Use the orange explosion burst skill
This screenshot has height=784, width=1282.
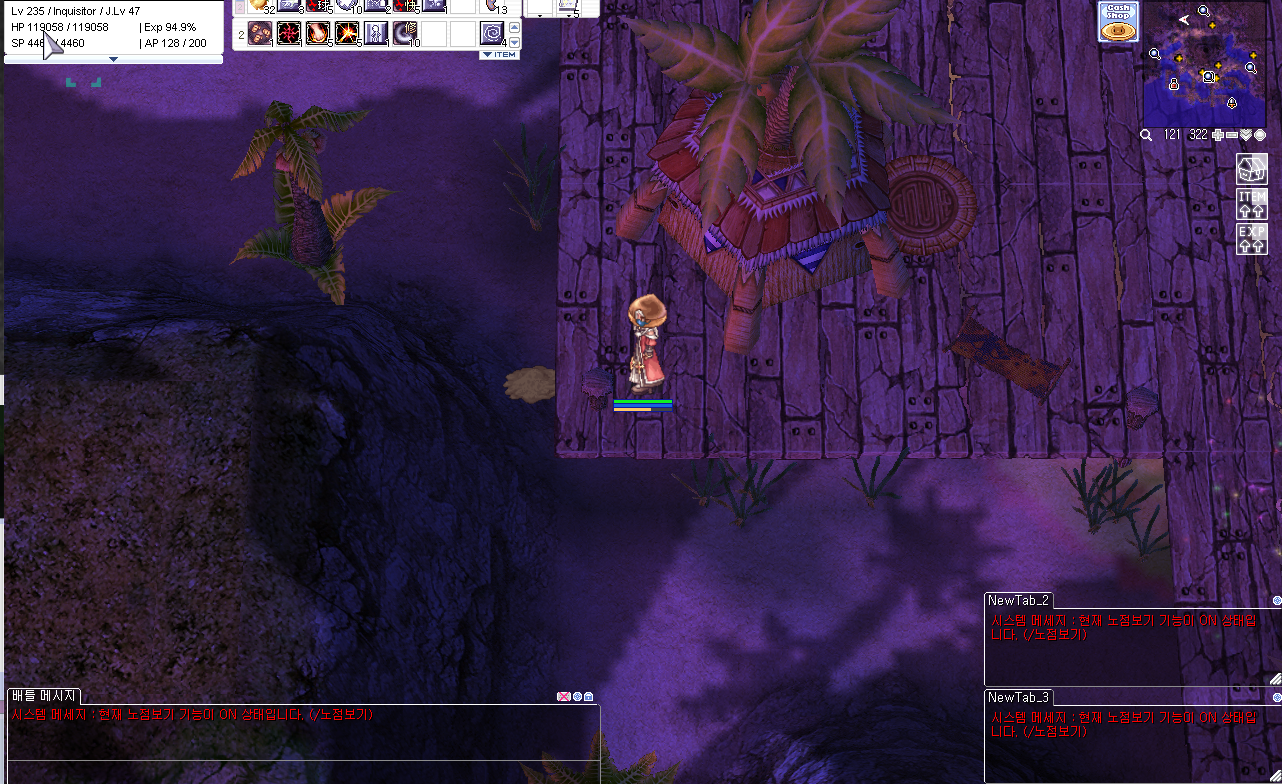[347, 34]
